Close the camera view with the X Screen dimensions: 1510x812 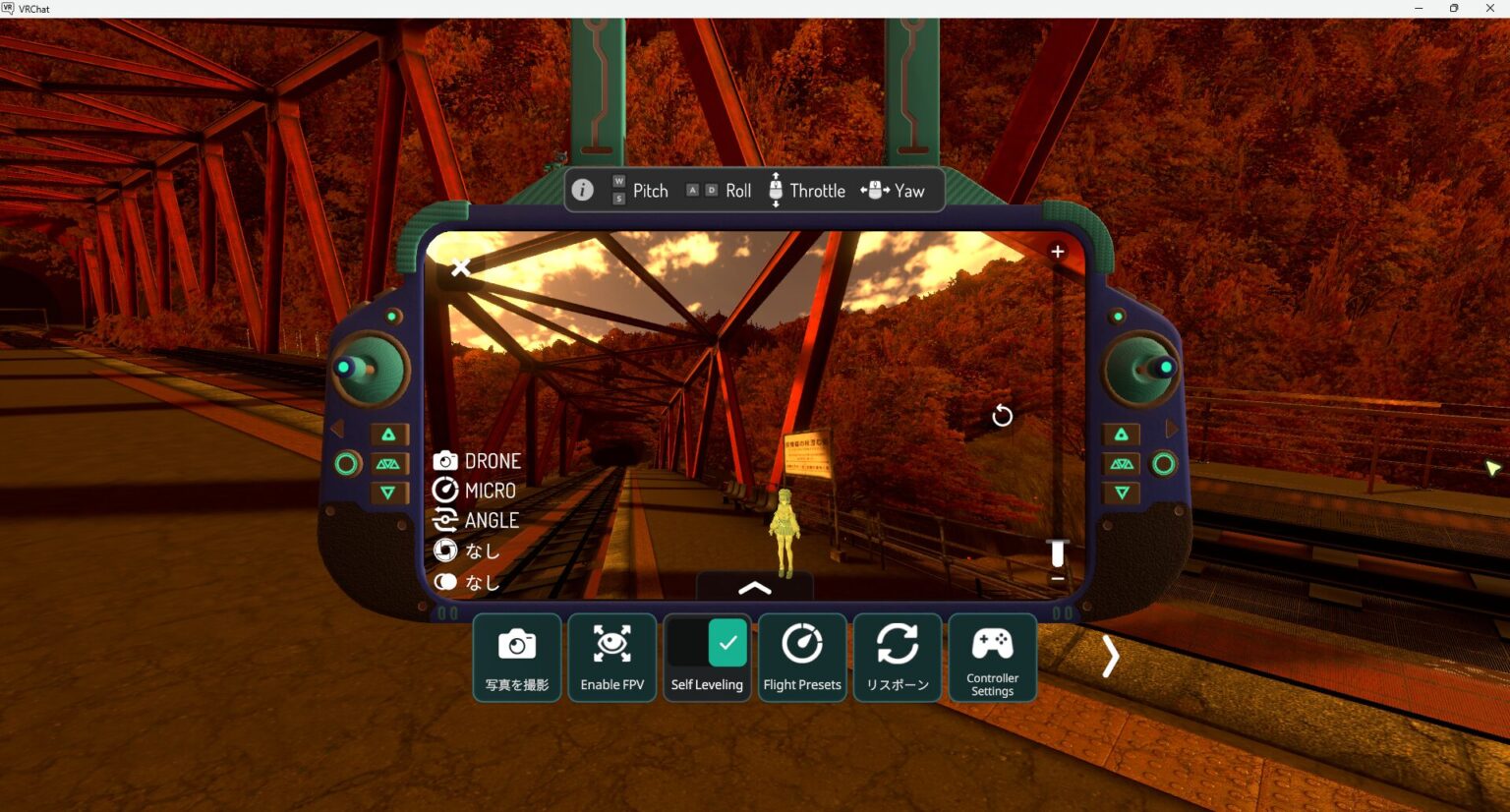461,267
